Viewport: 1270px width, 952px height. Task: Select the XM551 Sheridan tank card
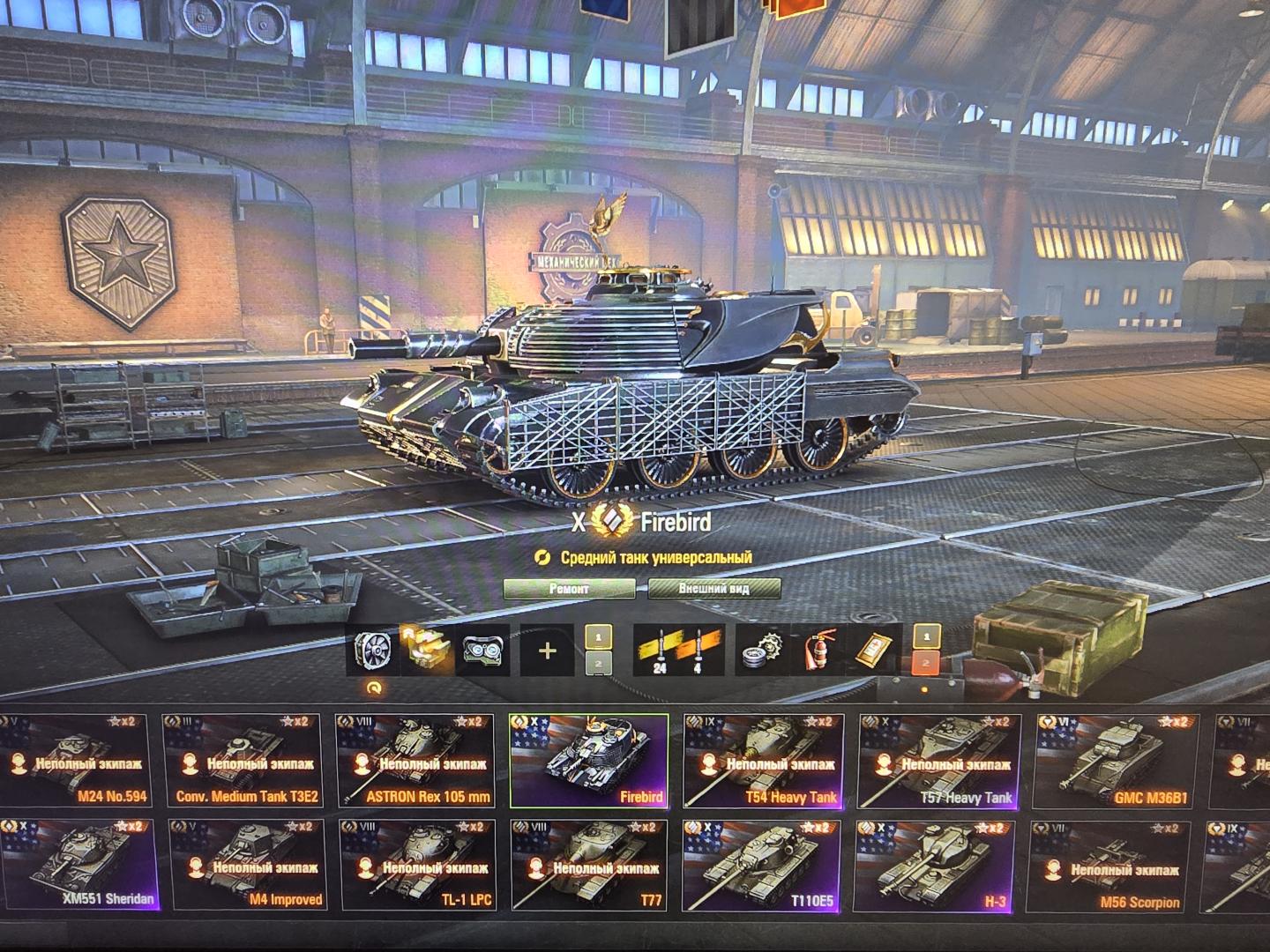[79, 866]
